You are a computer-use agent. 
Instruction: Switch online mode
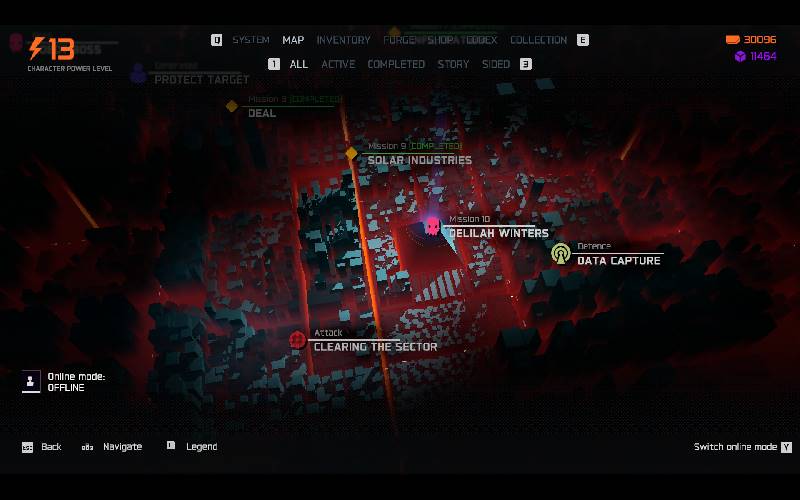742,447
